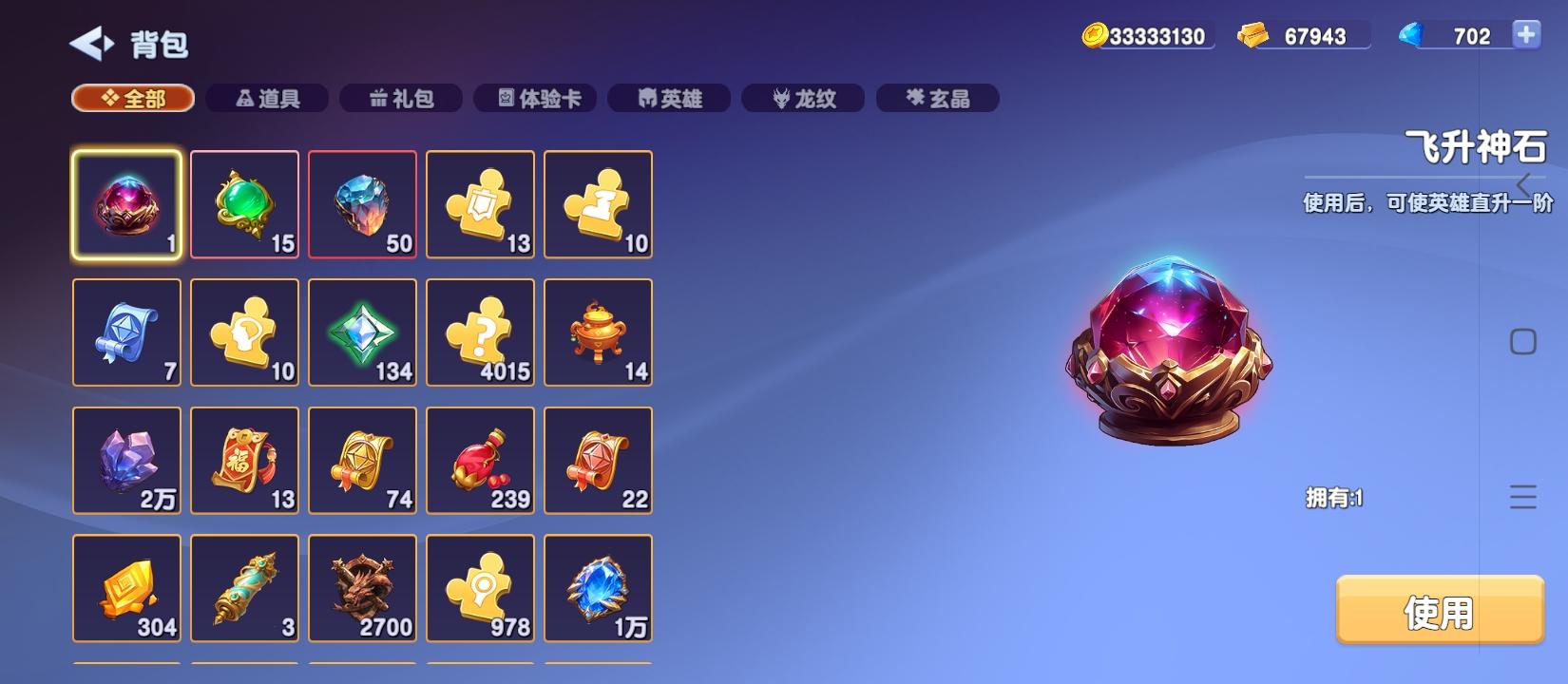Select the blue crystal shard item counted 50
Screen dimensions: 1568x684
point(362,204)
